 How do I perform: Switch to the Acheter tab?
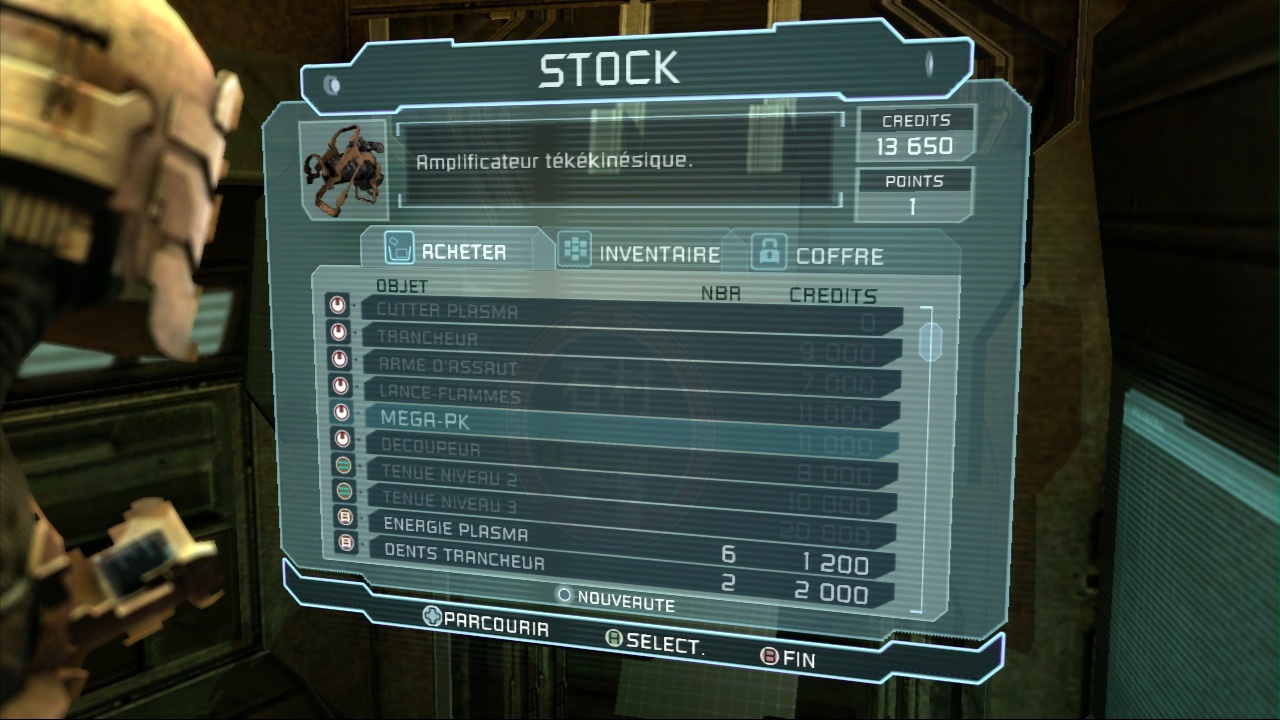click(x=463, y=251)
